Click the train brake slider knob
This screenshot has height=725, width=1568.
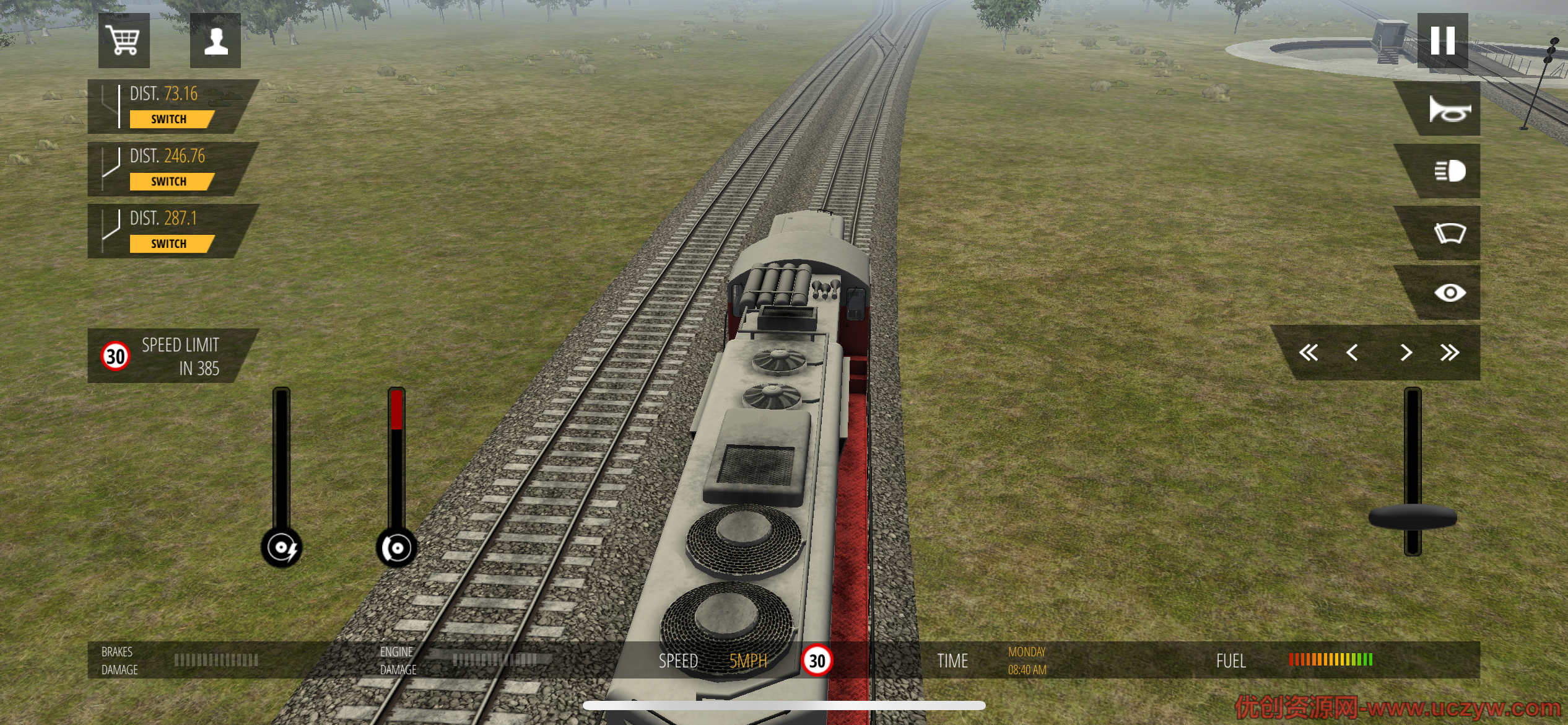coord(396,548)
